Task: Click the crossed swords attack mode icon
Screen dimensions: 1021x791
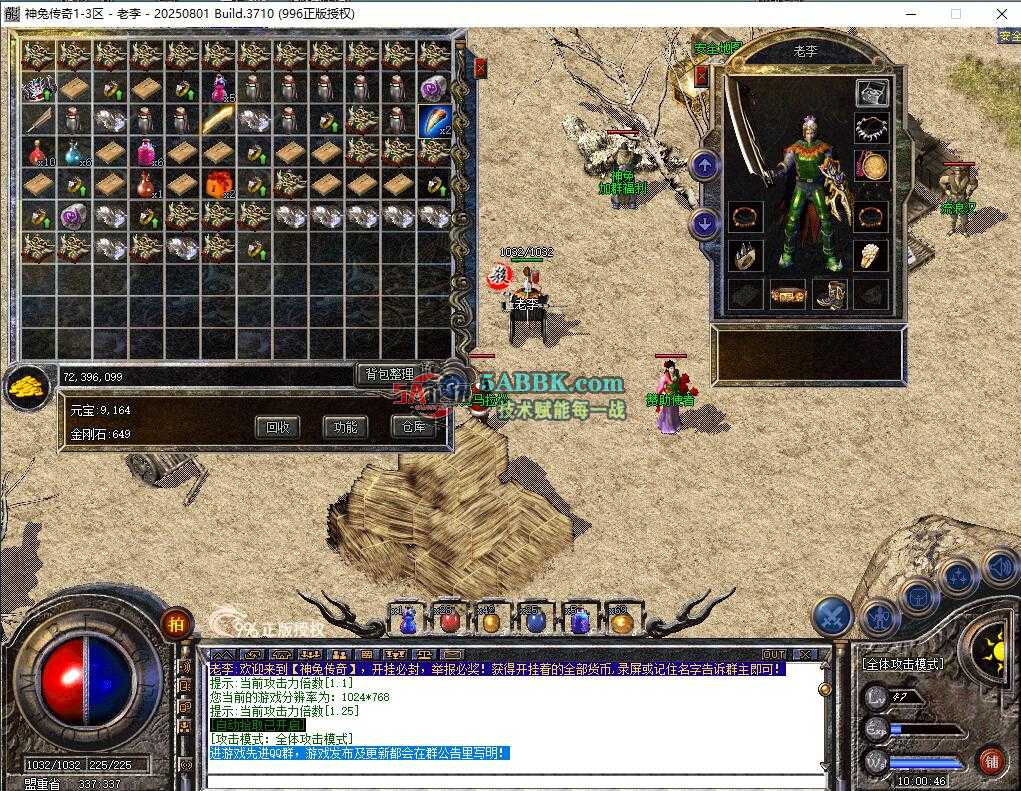Action: coord(831,617)
